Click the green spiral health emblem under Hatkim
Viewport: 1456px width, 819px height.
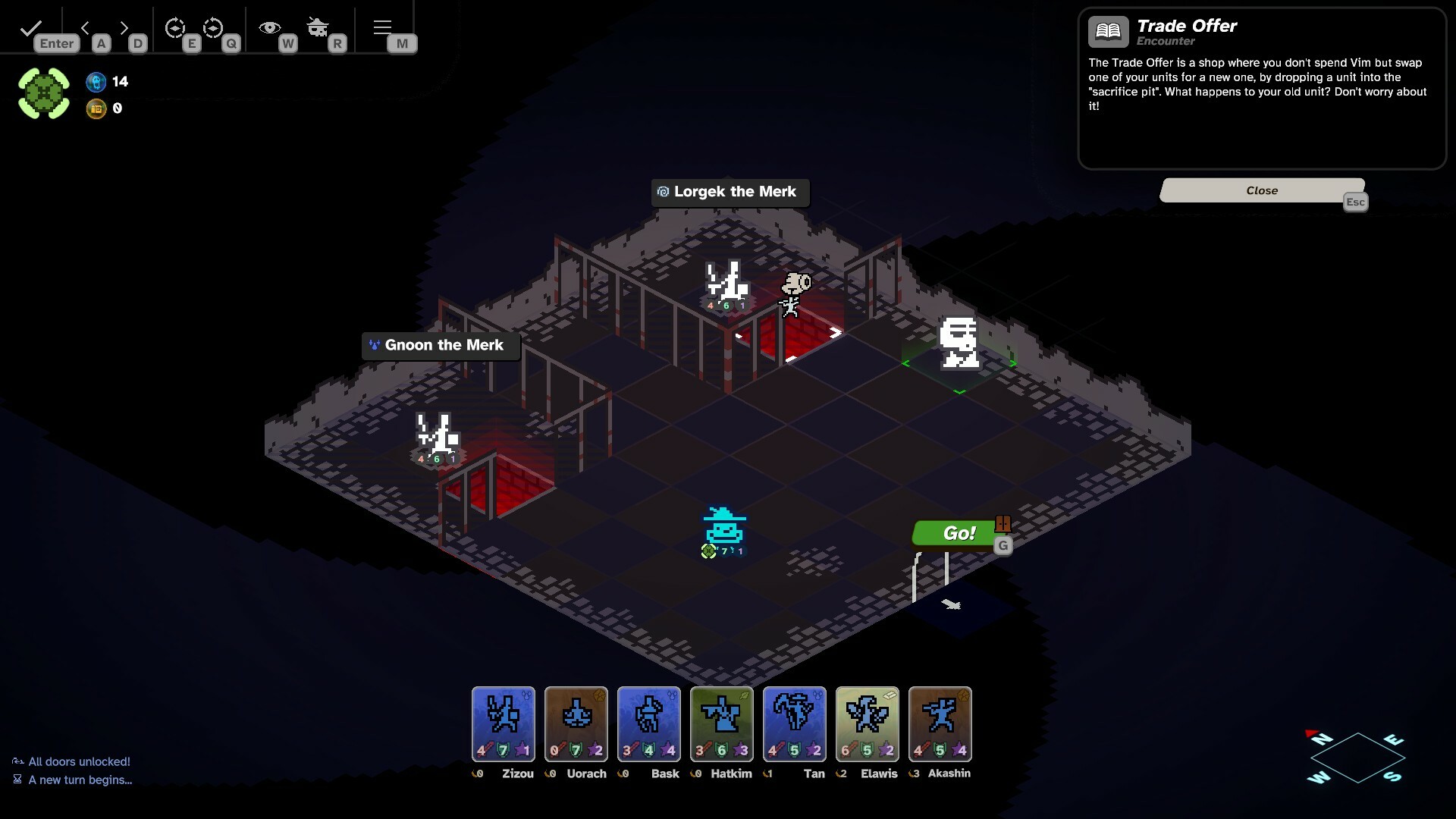[x=708, y=551]
